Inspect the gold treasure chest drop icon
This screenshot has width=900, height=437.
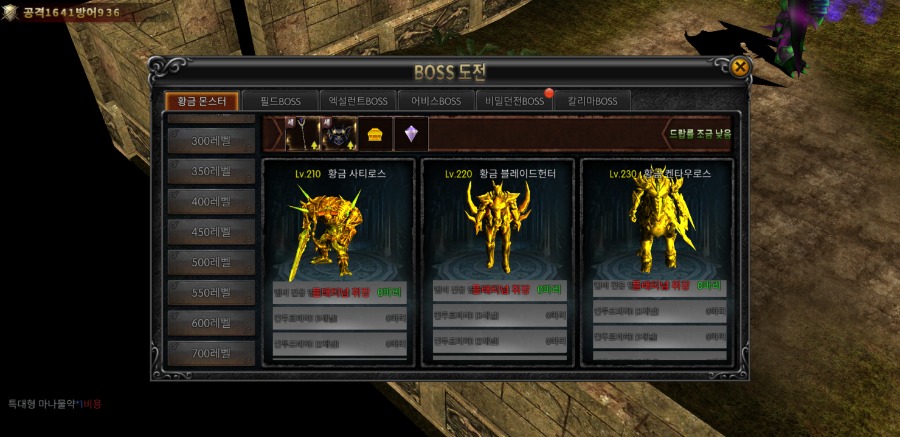(376, 134)
